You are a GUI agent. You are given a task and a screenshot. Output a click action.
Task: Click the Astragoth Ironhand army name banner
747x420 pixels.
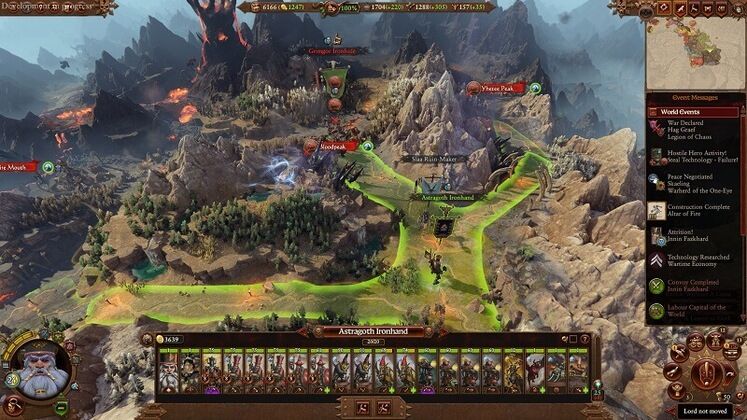pos(371,331)
